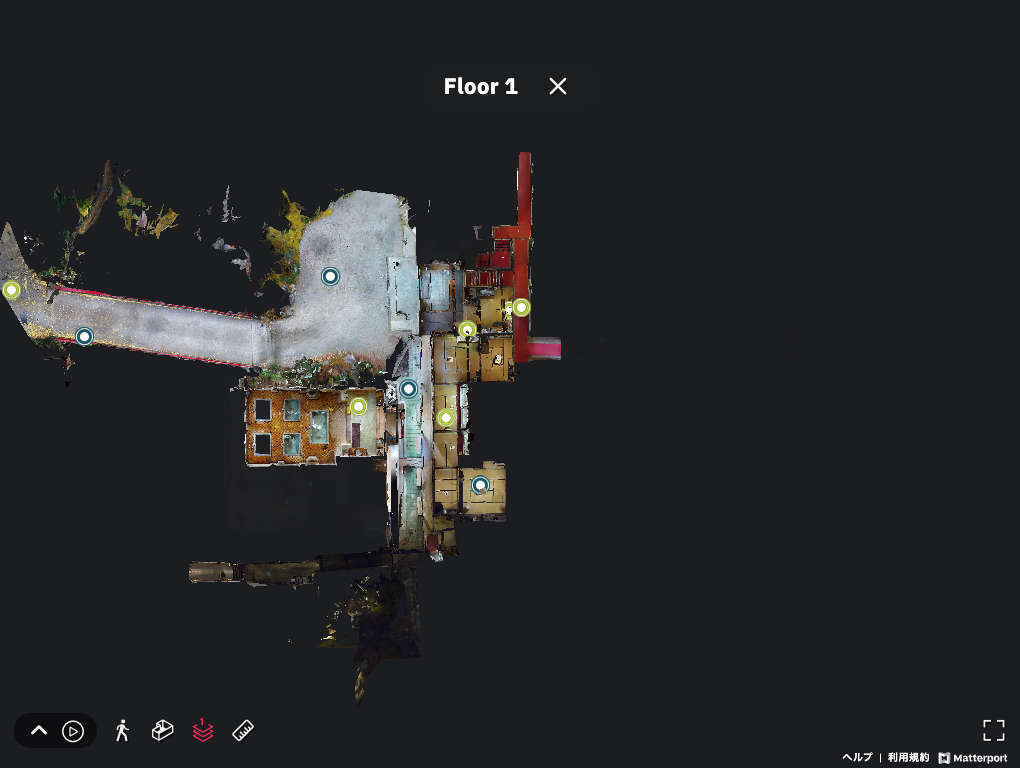Open the 利用規約 terms link
Image resolution: width=1020 pixels, height=768 pixels.
tap(908, 758)
